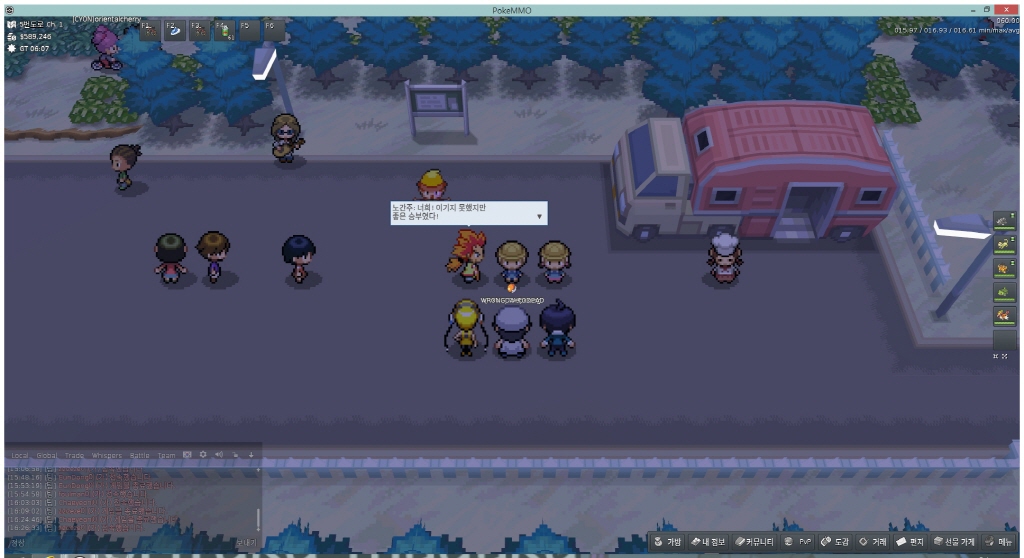Advance the NPC dialogue box arrow
This screenshot has height=558, width=1024.
pyautogui.click(x=540, y=215)
